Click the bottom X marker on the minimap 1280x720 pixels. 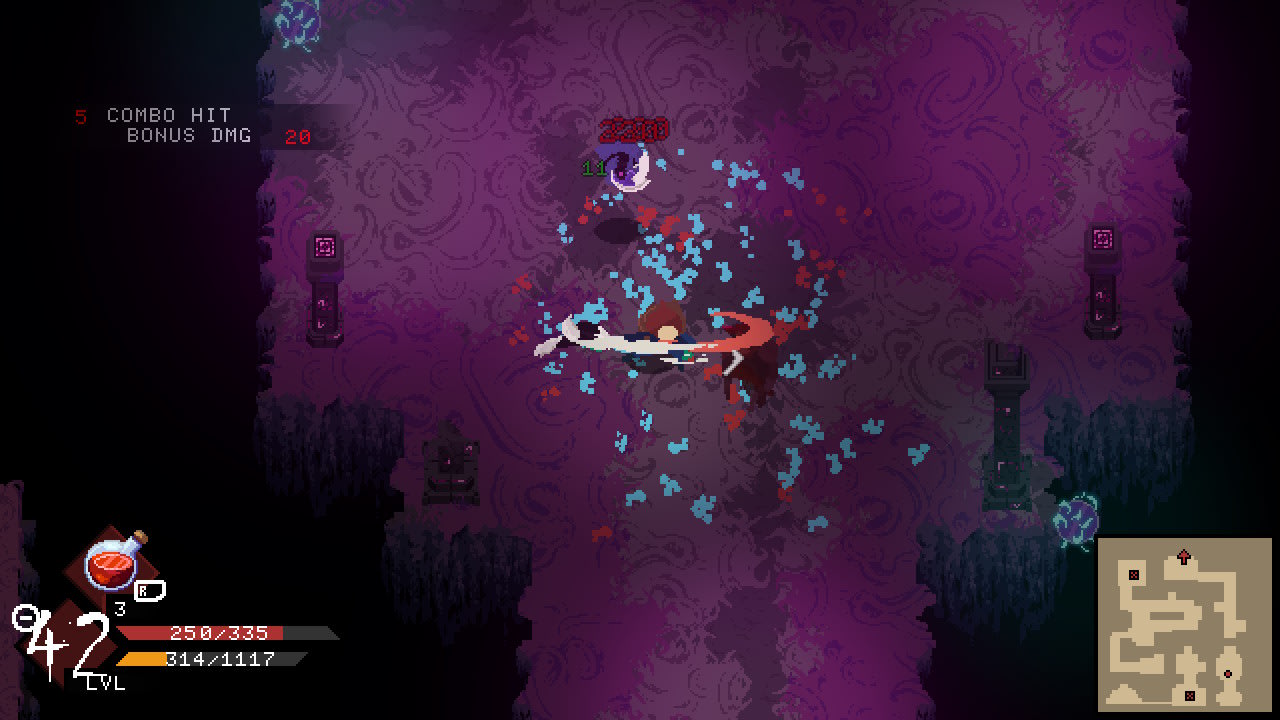tap(1190, 695)
